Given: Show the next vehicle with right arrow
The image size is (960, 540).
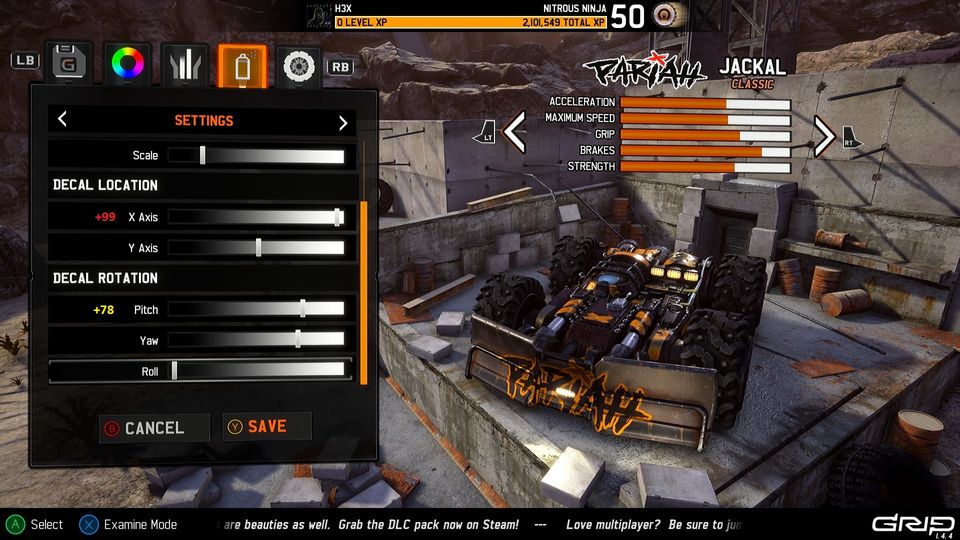Looking at the screenshot, I should [824, 136].
